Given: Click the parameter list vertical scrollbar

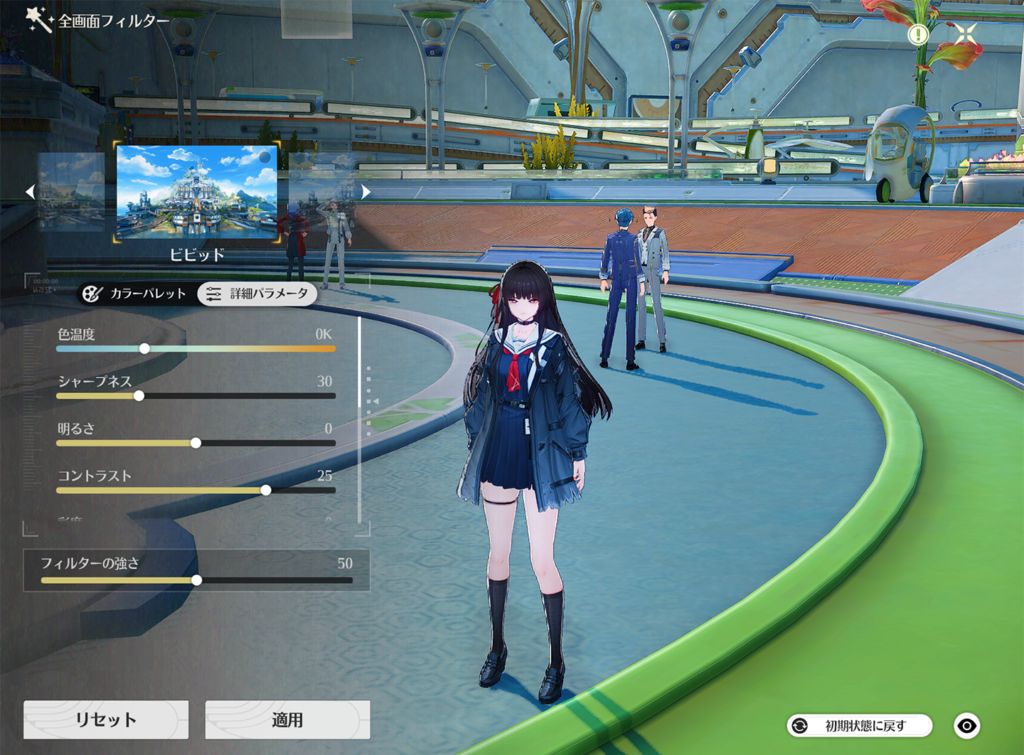Looking at the screenshot, I should [359, 420].
